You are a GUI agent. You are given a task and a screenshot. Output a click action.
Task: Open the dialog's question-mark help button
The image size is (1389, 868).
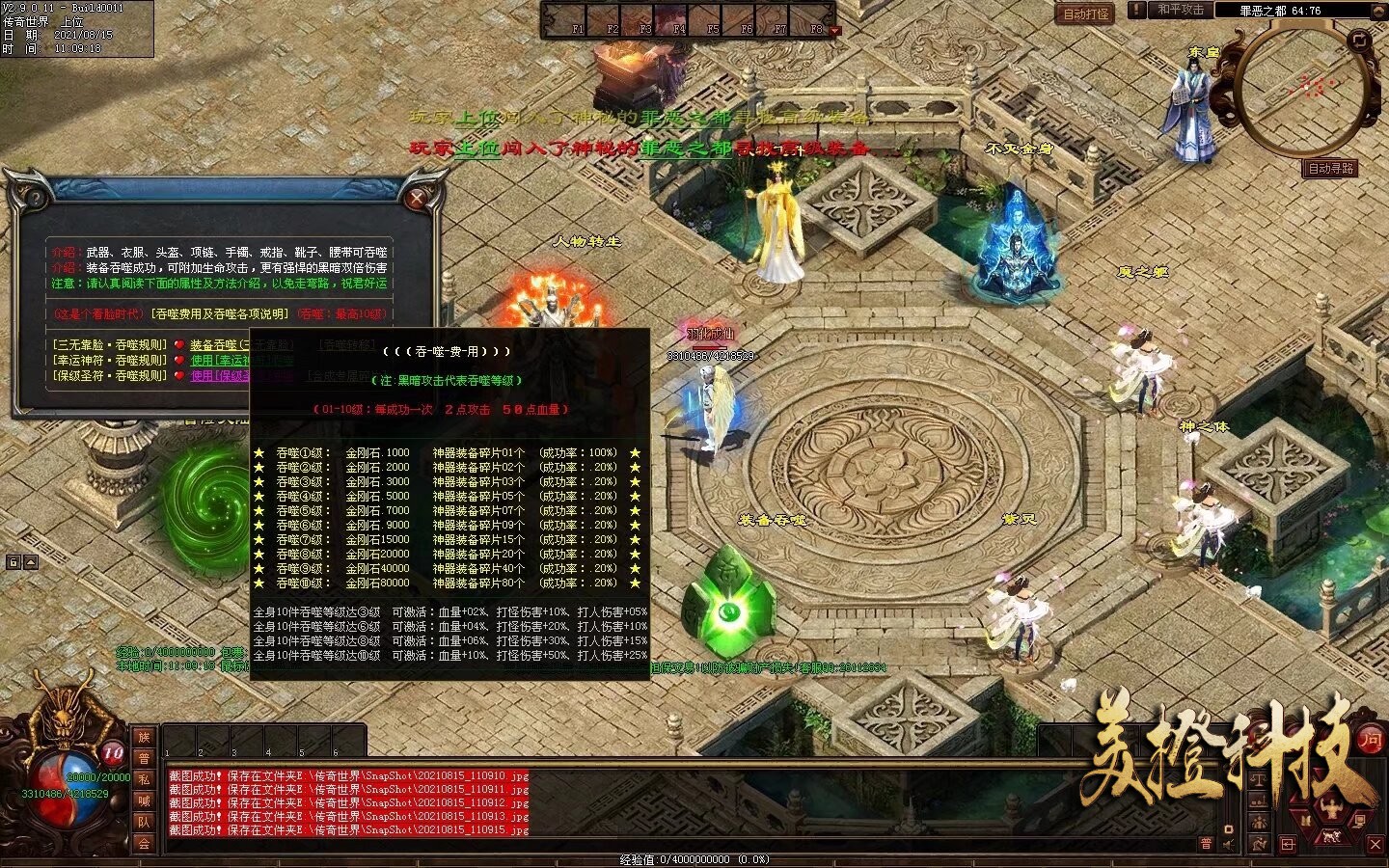[x=36, y=200]
